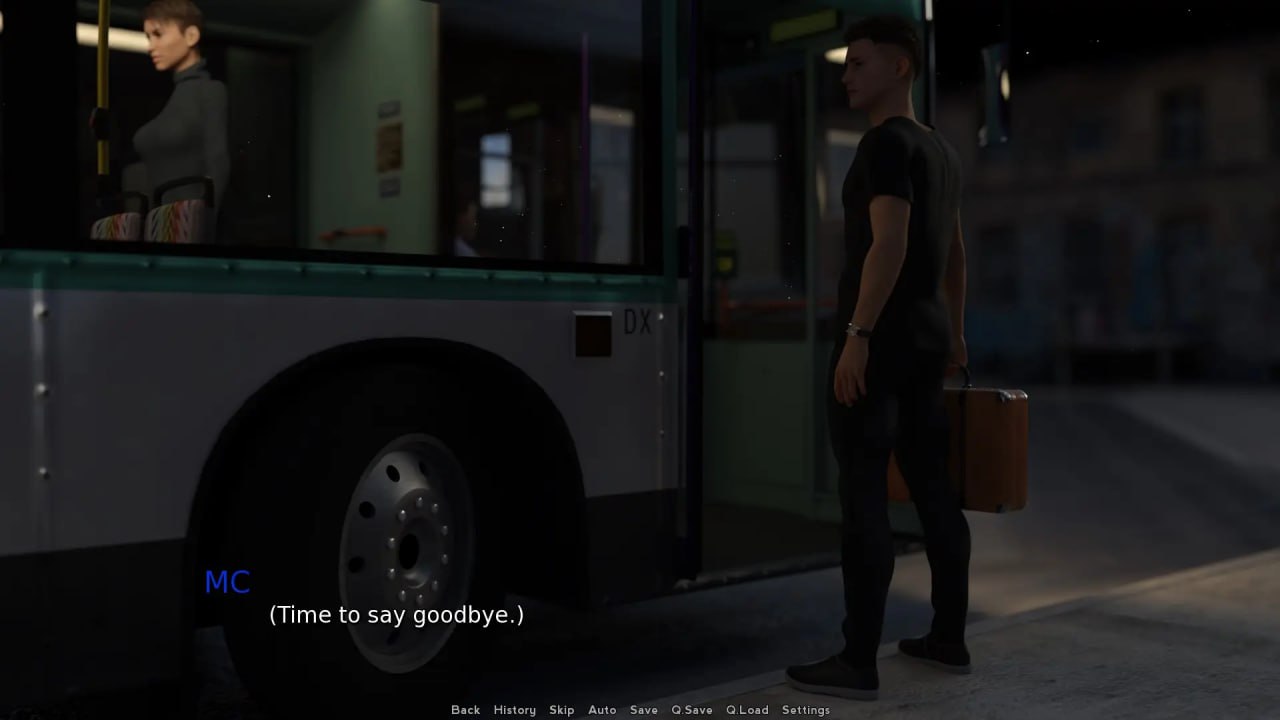Activate Skip to fast-forward dialogue
The height and width of the screenshot is (720, 1280).
click(561, 710)
